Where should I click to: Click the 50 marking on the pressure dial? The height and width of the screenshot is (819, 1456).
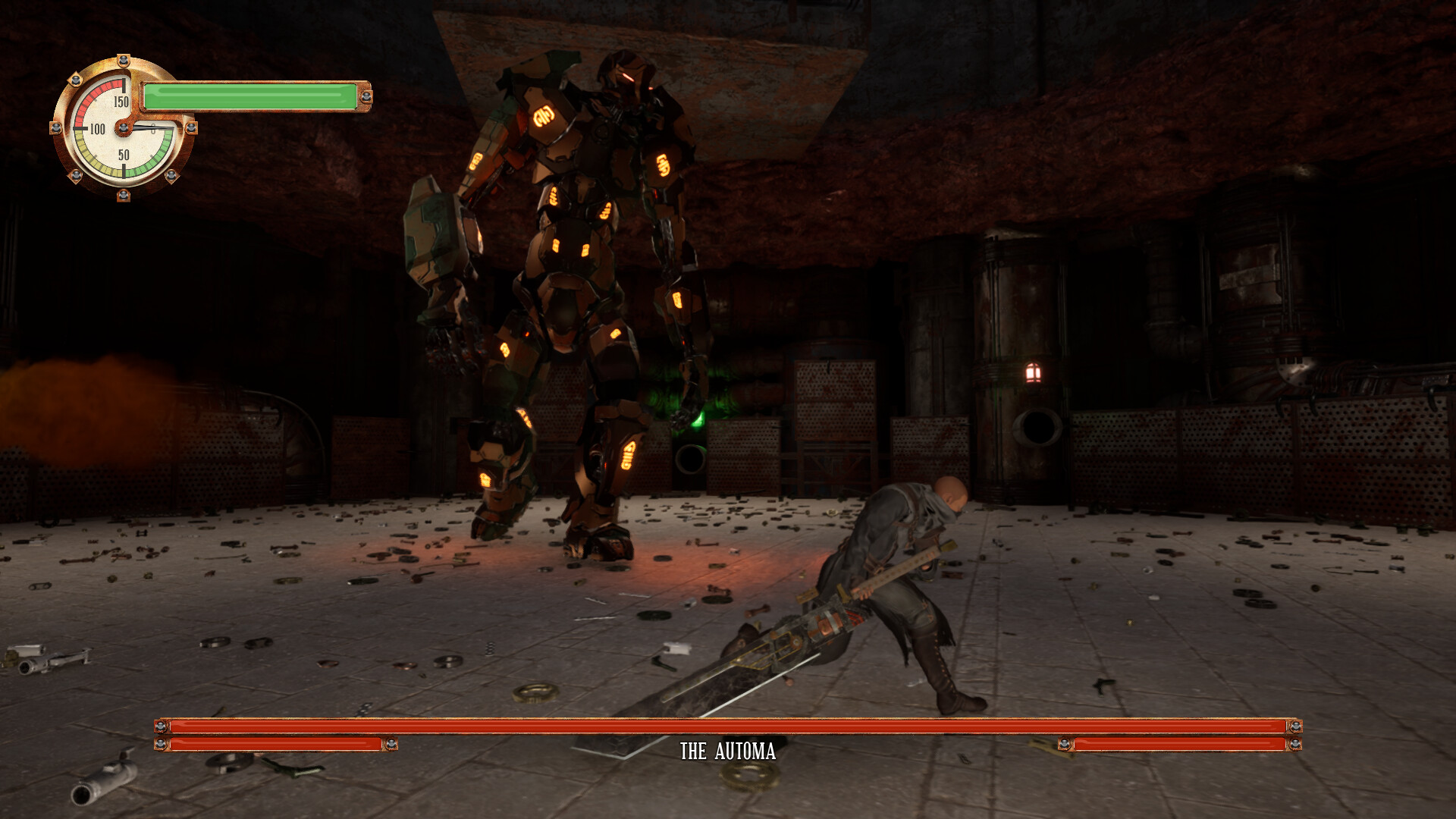124,157
